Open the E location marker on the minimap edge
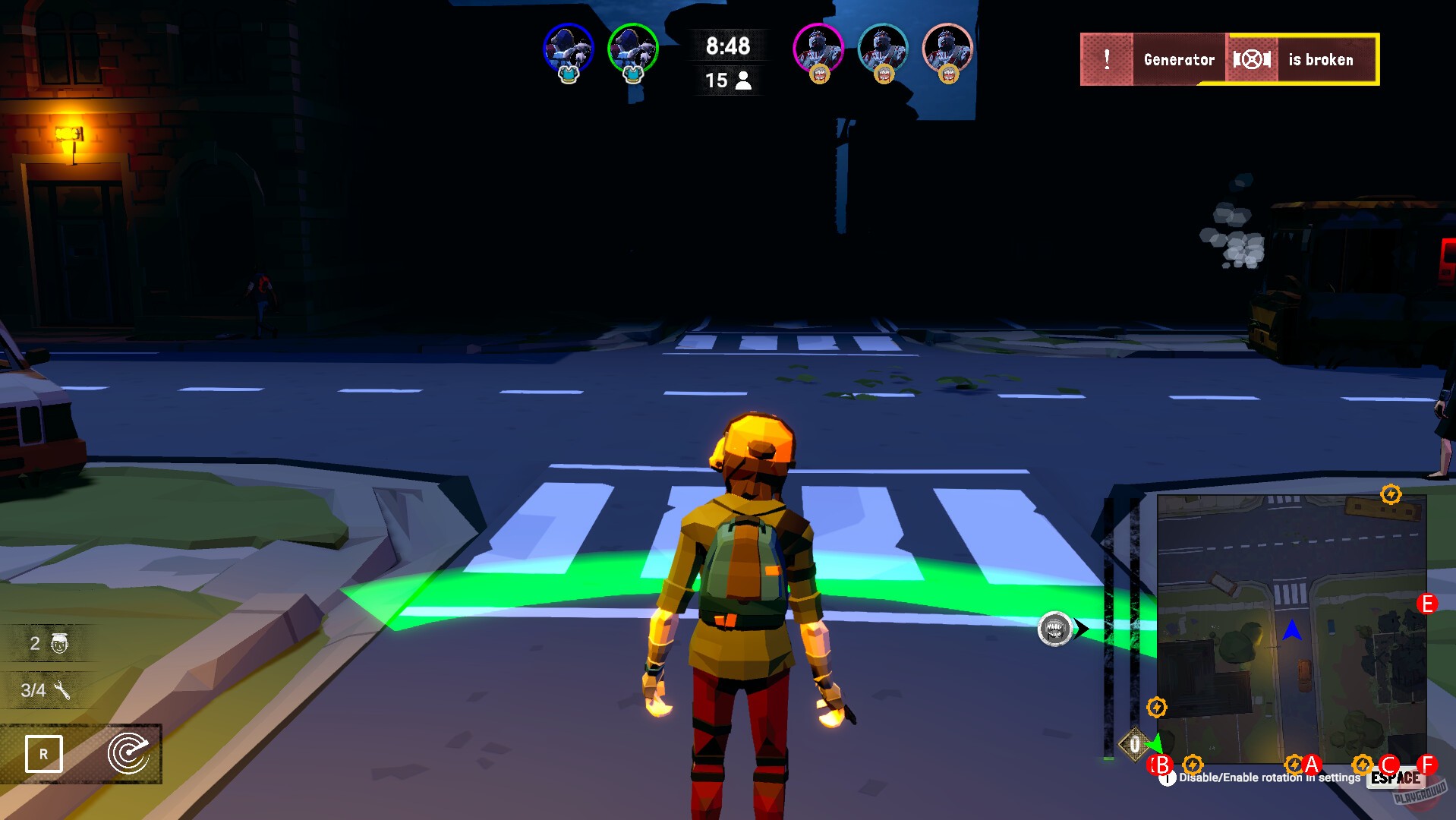Viewport: 1456px width, 820px height. [x=1427, y=604]
